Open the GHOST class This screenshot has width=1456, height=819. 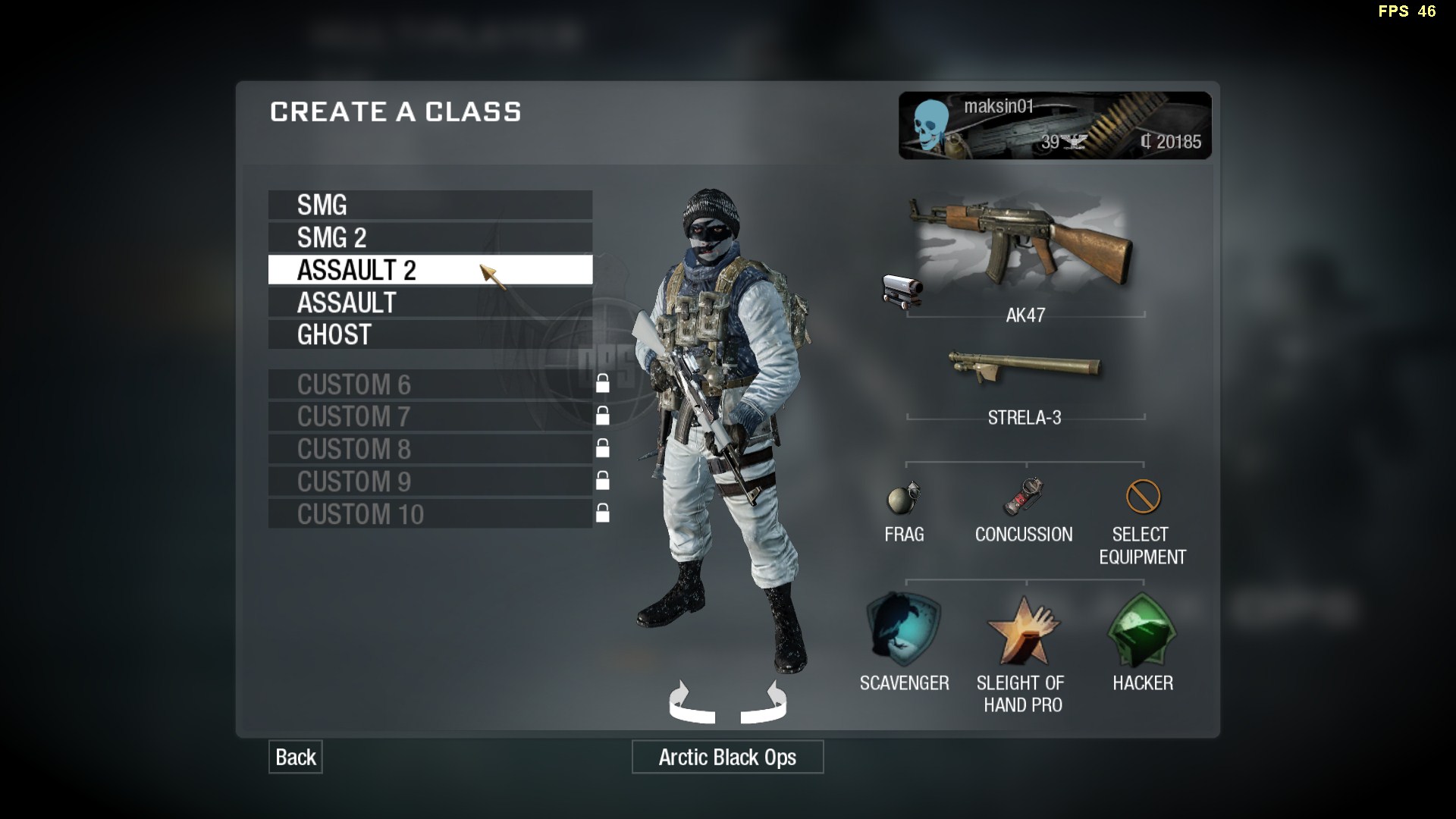[430, 334]
